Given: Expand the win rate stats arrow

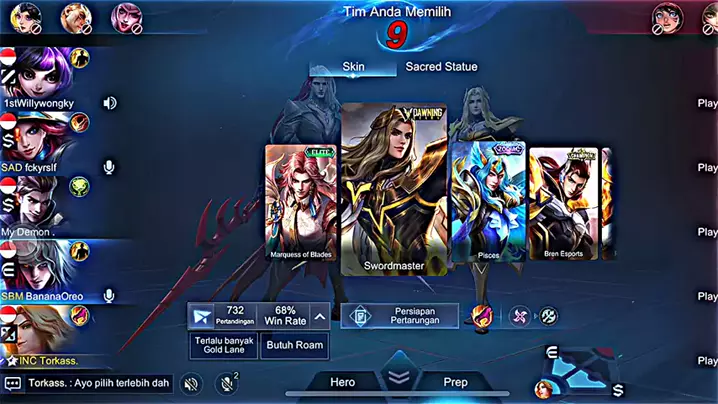Looking at the screenshot, I should [319, 316].
